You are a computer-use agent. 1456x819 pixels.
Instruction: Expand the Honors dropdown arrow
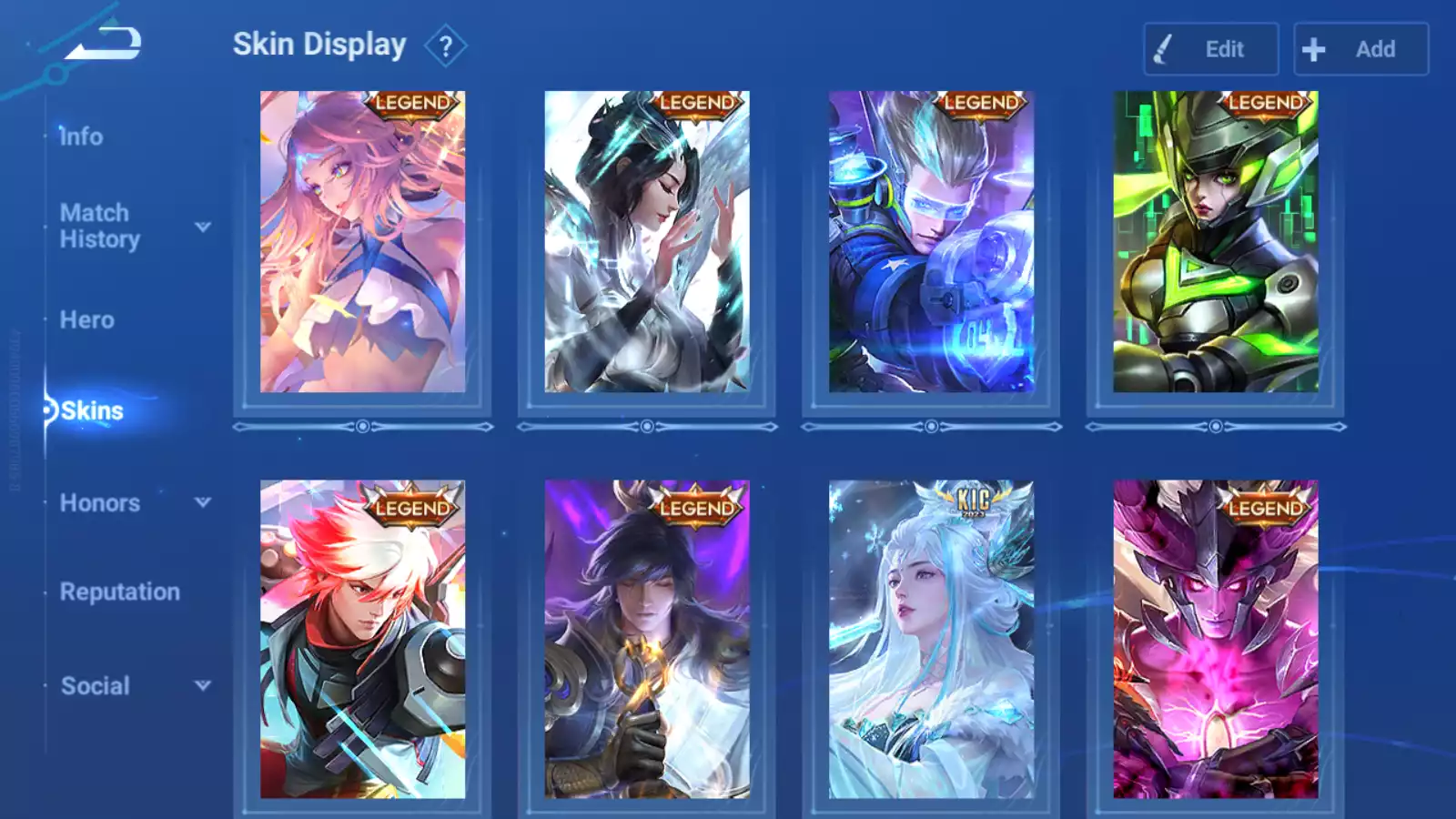[203, 502]
